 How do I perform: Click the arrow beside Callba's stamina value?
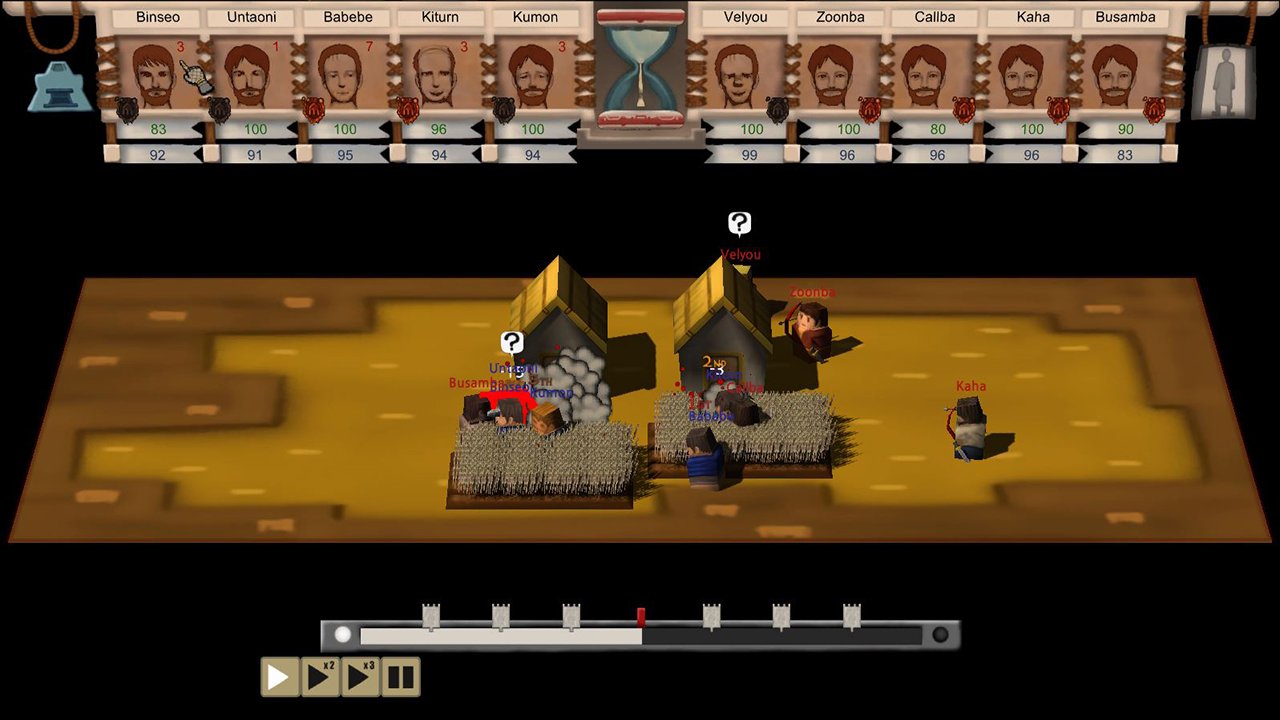(x=898, y=155)
